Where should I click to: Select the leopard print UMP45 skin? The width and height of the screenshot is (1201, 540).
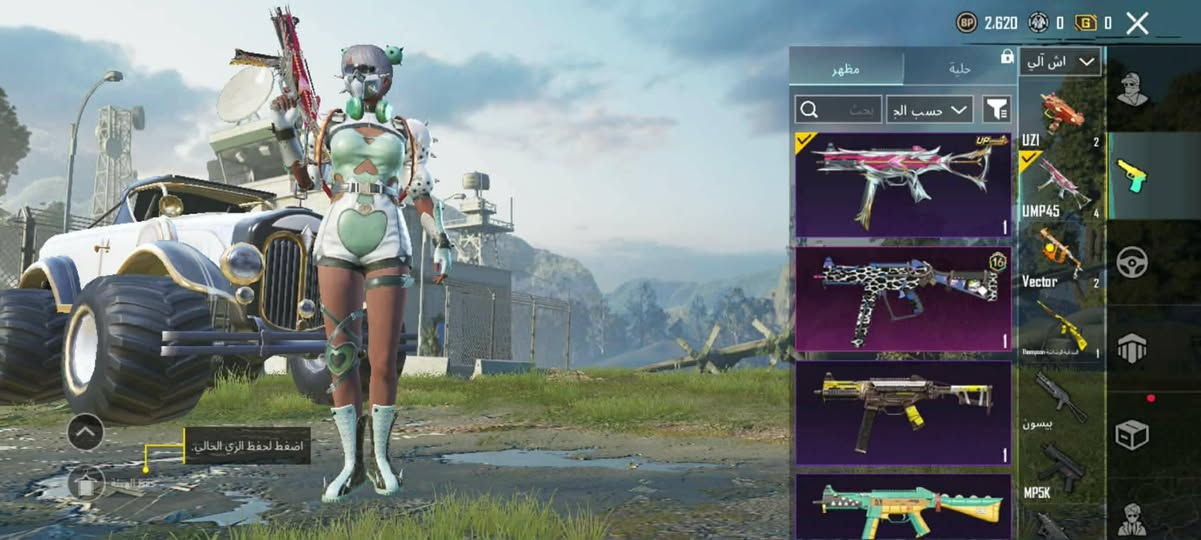[x=902, y=299]
